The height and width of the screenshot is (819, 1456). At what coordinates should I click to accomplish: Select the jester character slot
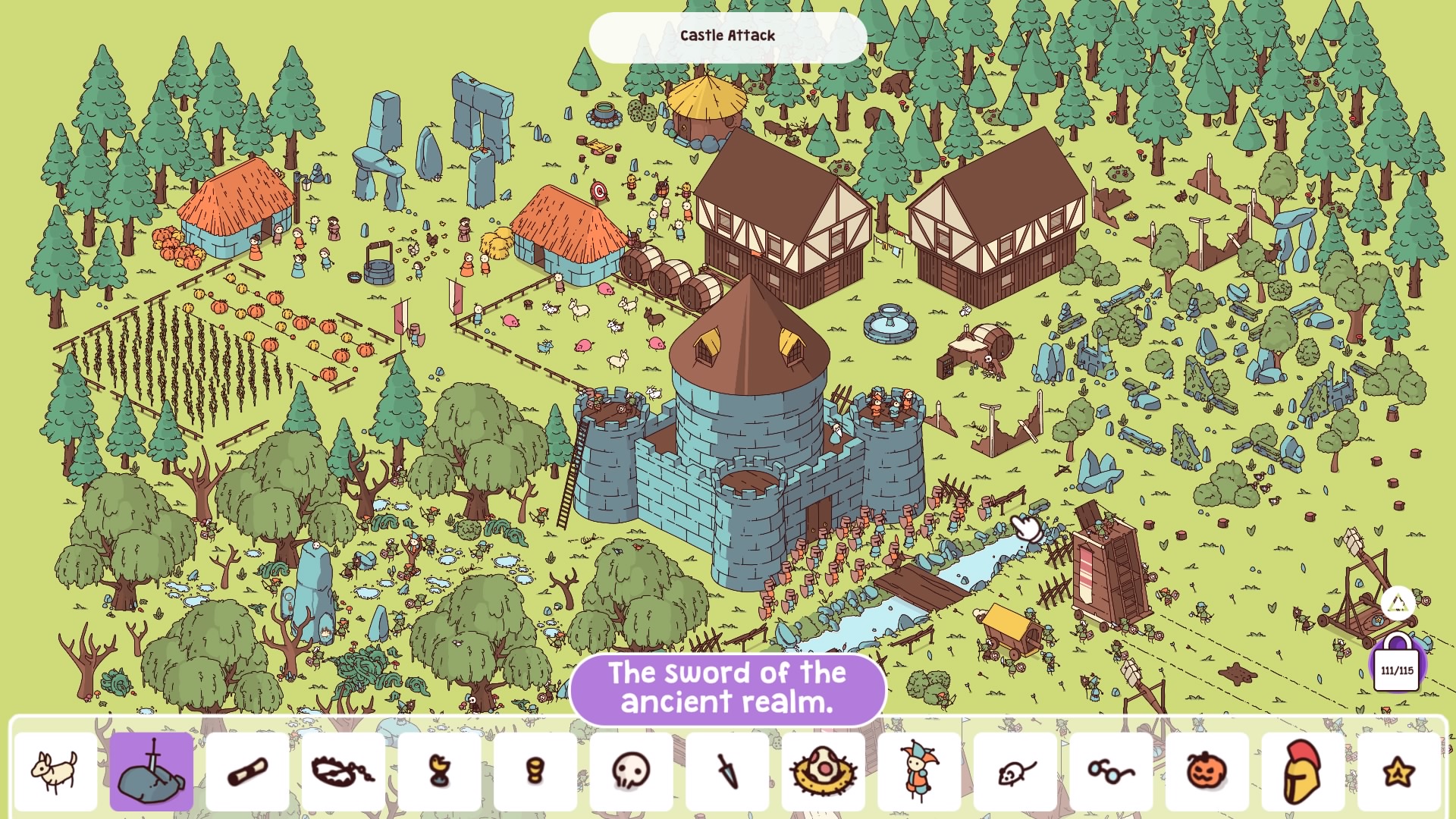tap(919, 771)
